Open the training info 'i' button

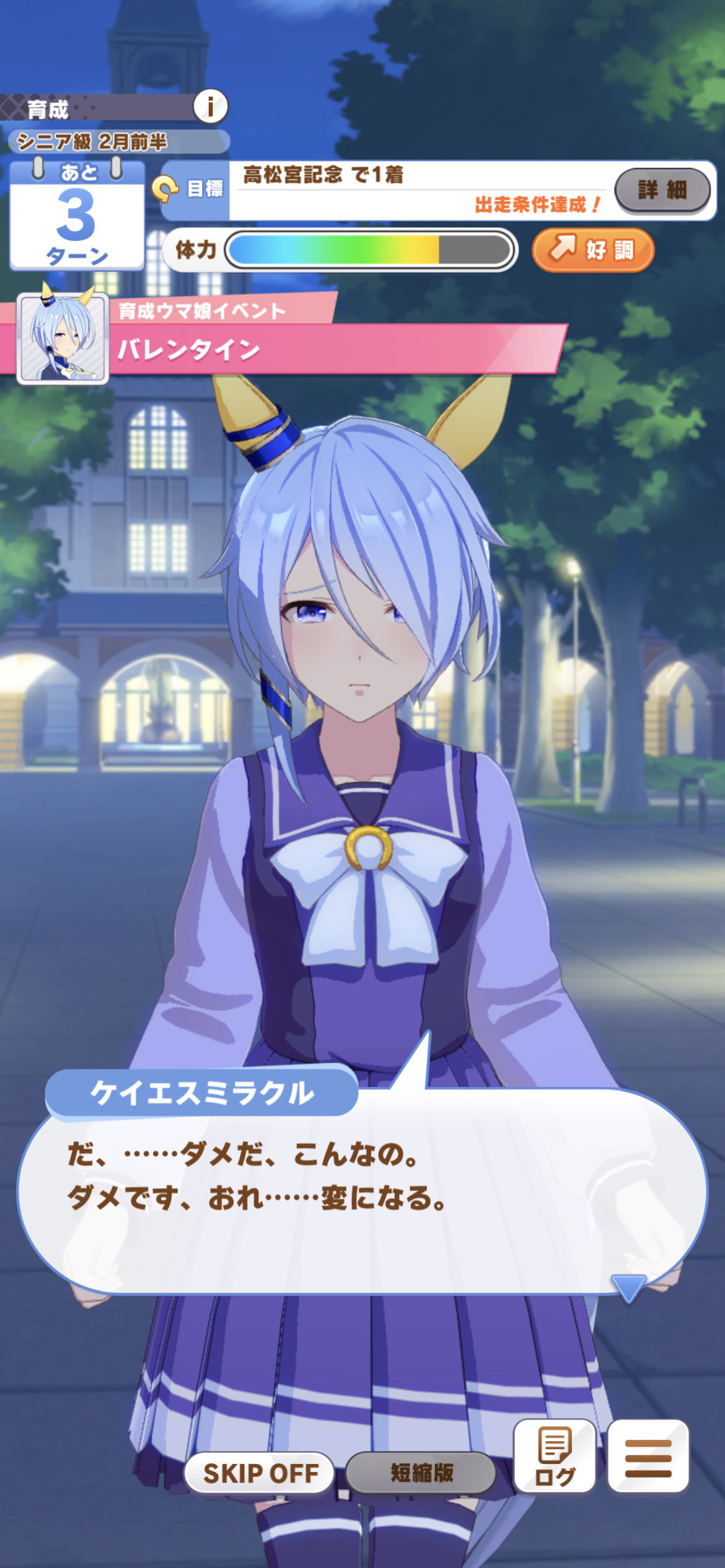click(211, 107)
